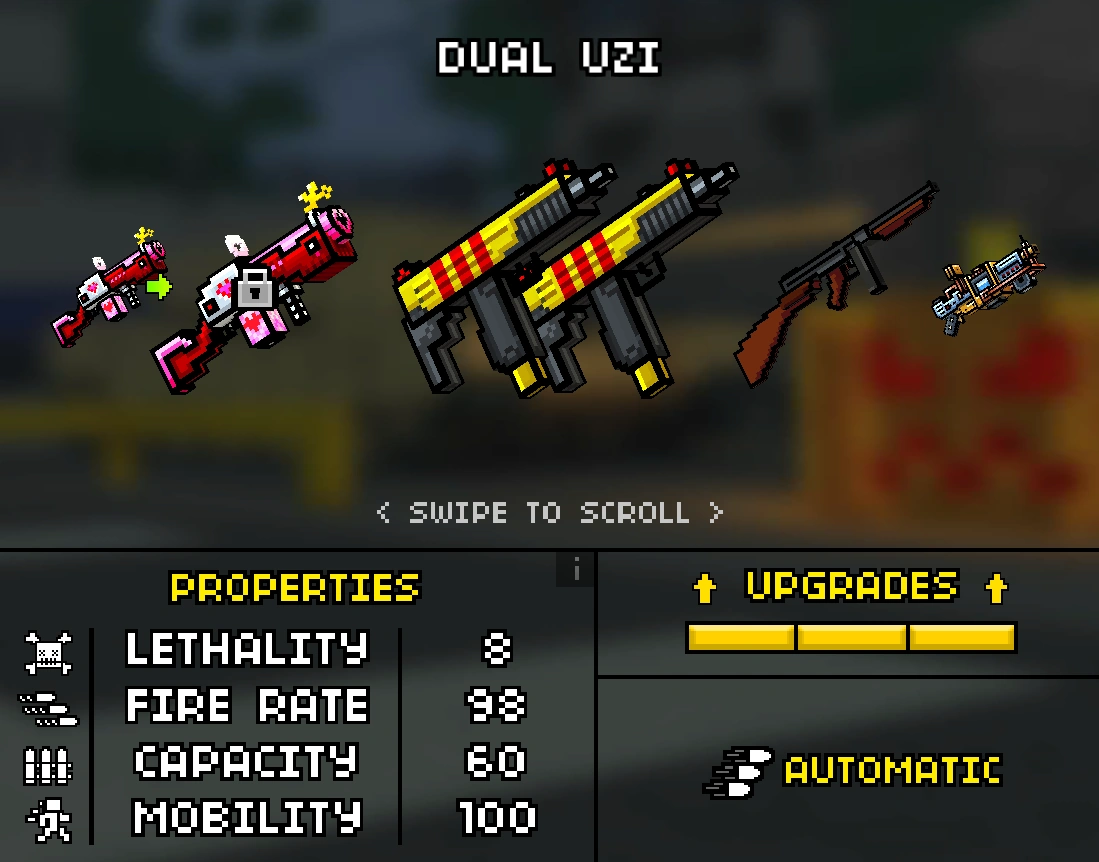
Task: Choose the small orange and blue gun
Action: tap(985, 285)
